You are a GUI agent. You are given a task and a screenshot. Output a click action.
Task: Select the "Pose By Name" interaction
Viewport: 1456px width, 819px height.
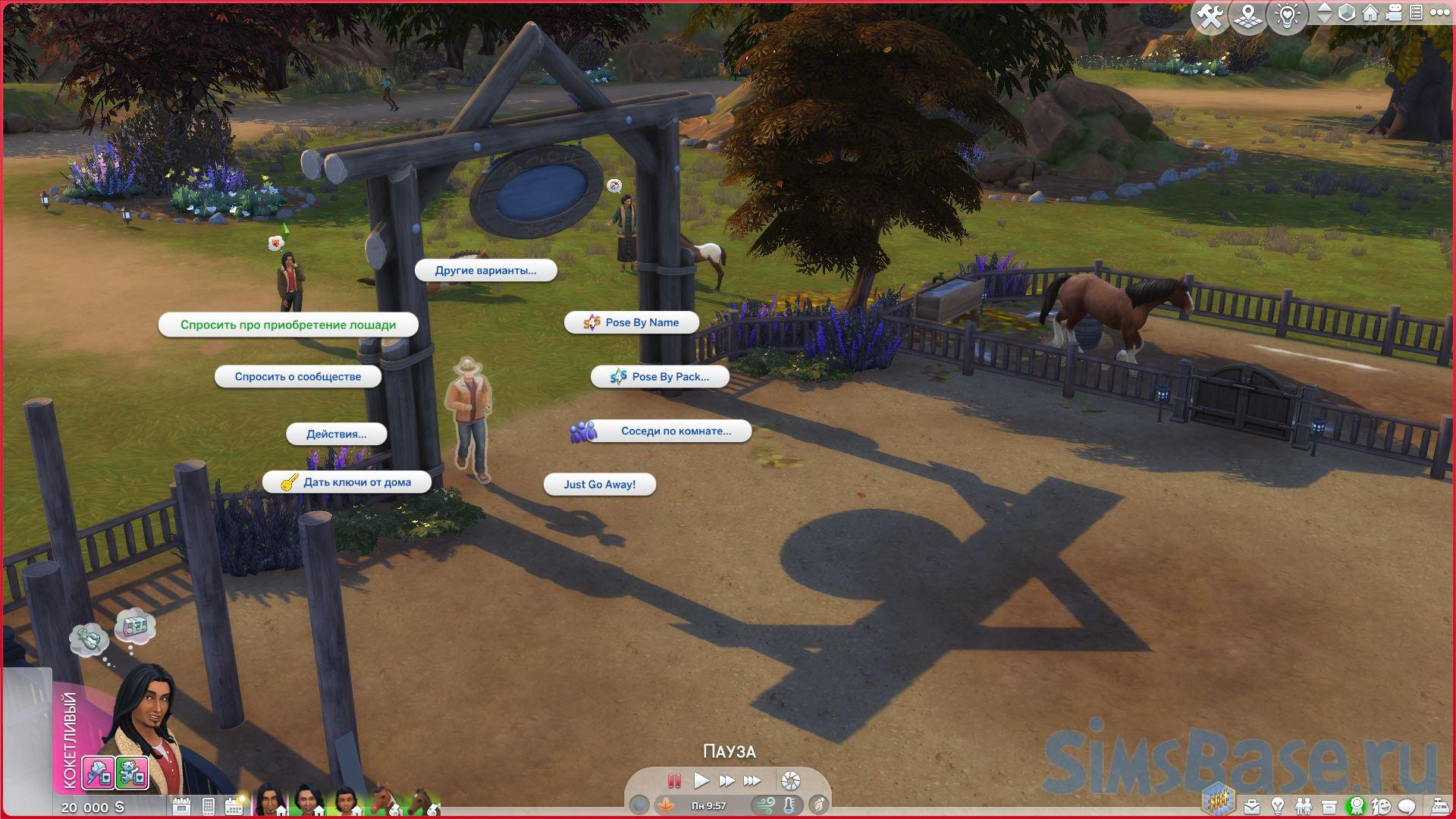[632, 323]
